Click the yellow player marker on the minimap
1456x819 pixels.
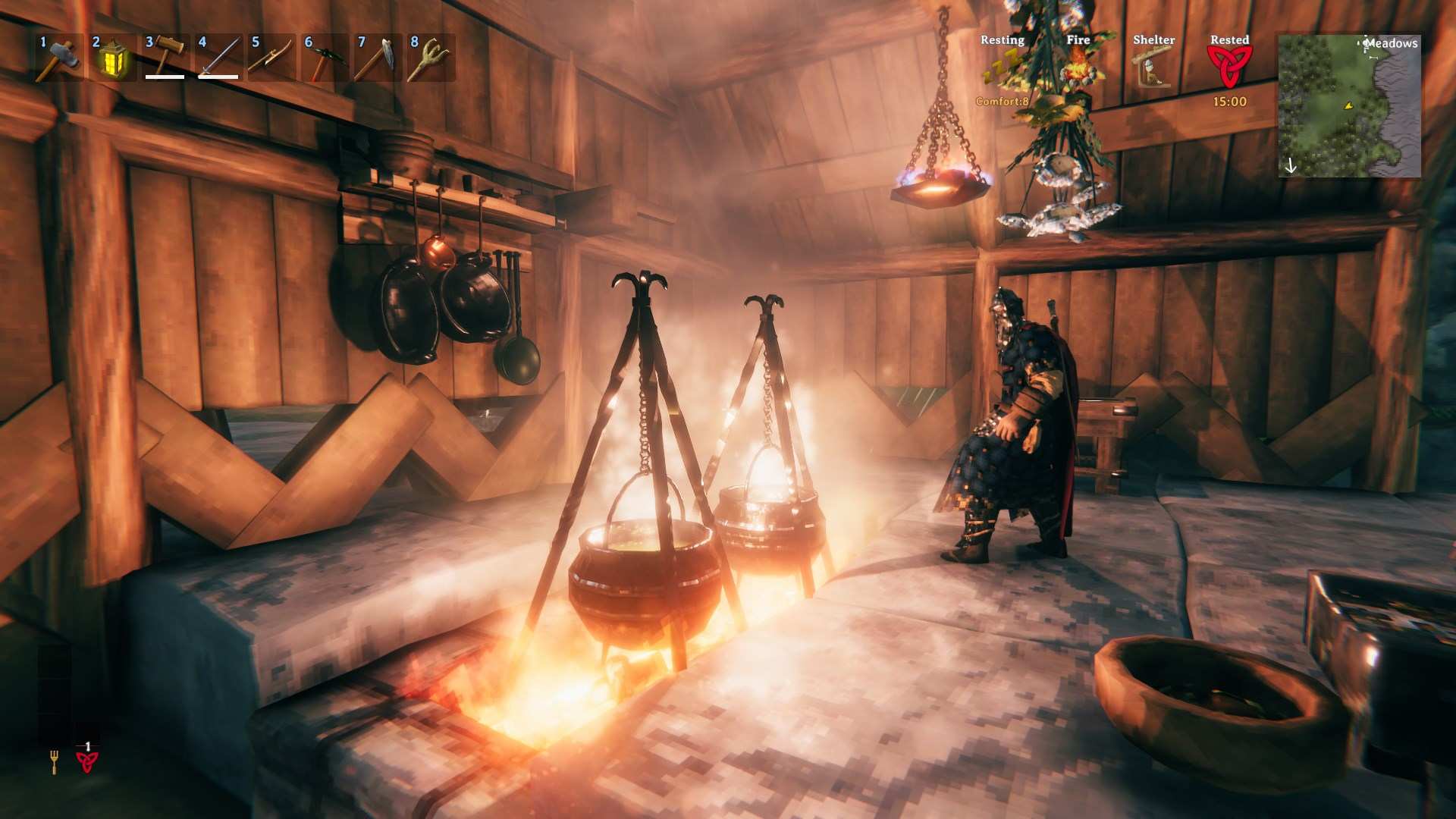(1349, 107)
